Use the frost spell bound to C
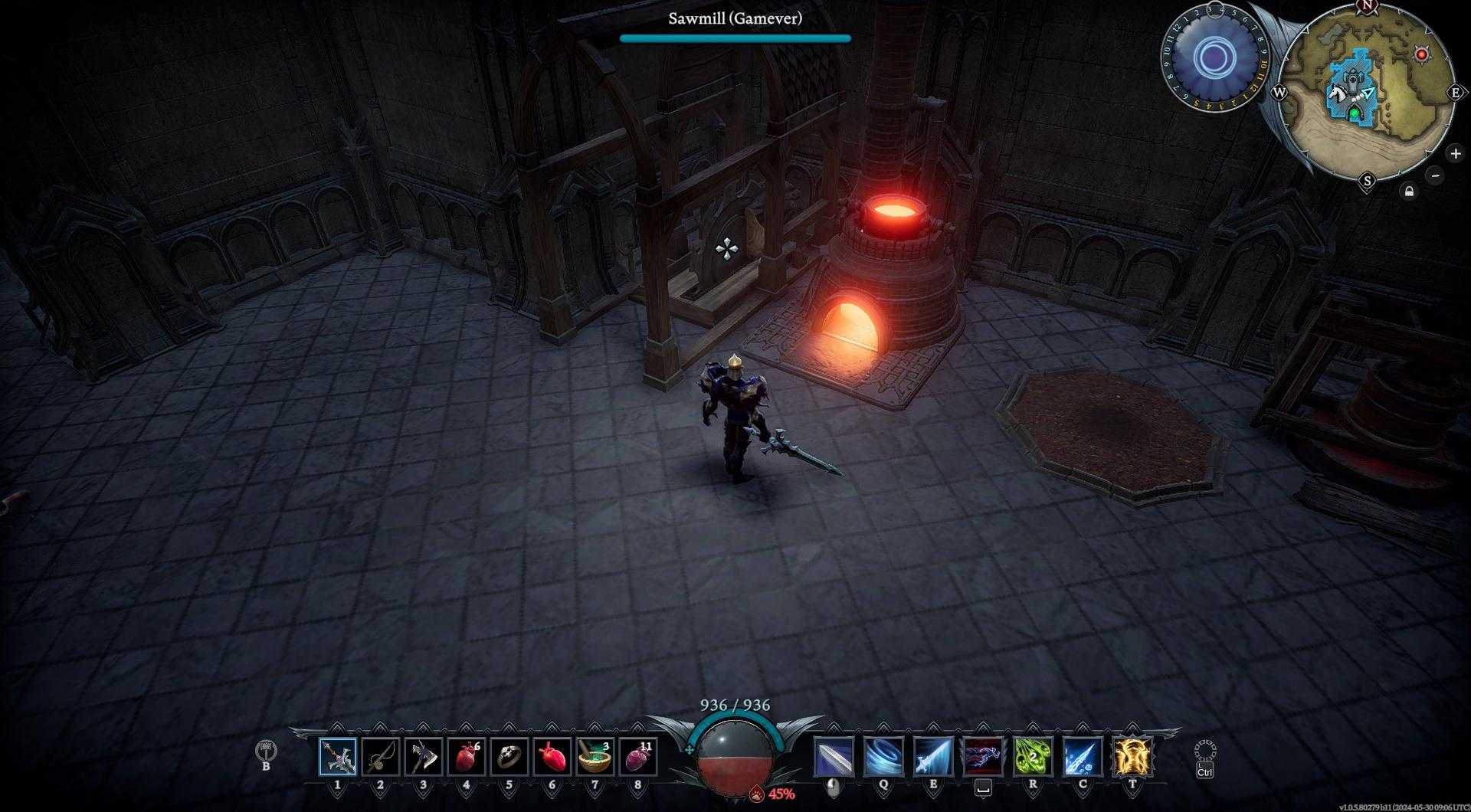 click(x=1081, y=755)
